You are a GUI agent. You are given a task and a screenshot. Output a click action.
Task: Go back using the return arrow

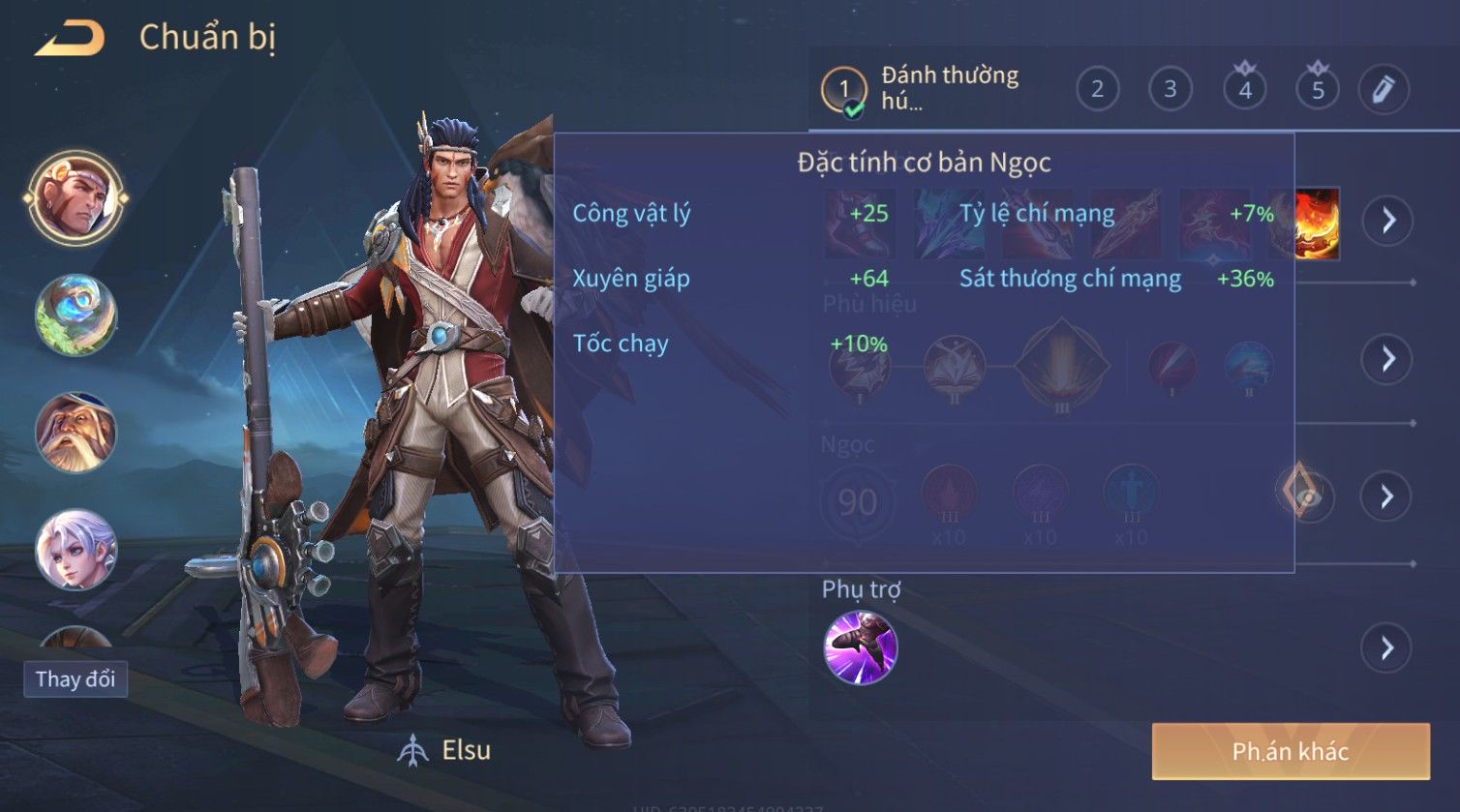point(70,39)
